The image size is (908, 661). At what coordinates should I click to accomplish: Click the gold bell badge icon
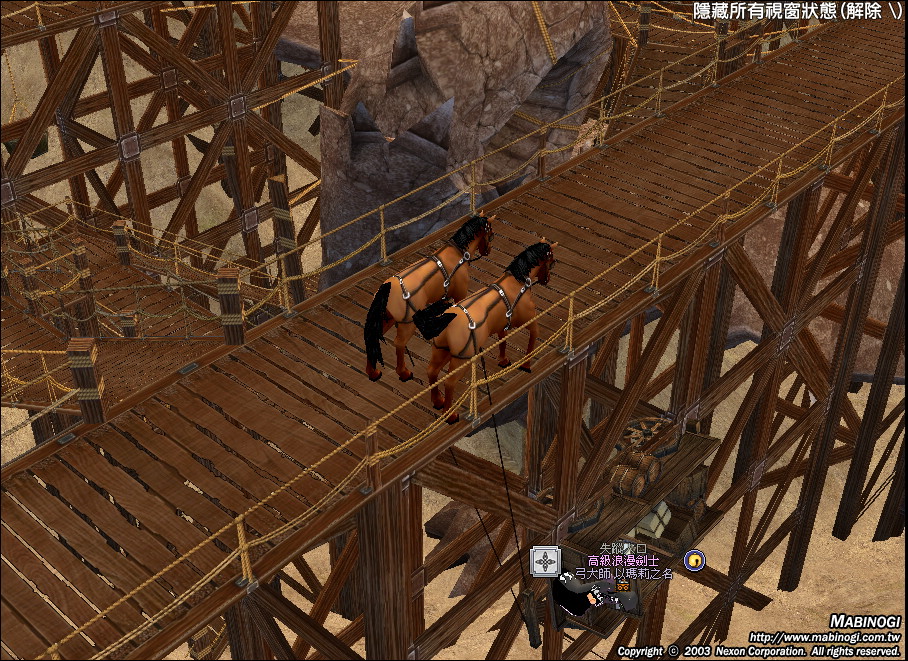692,559
